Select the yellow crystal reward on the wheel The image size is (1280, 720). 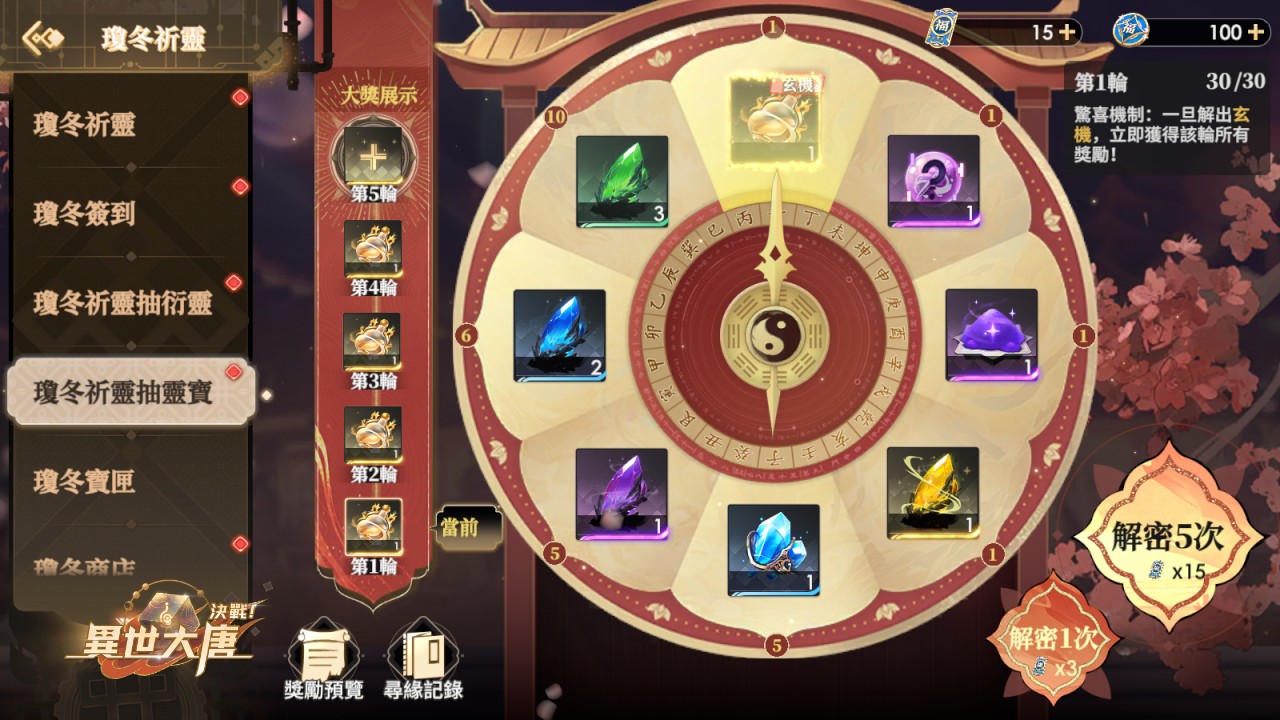(x=932, y=493)
